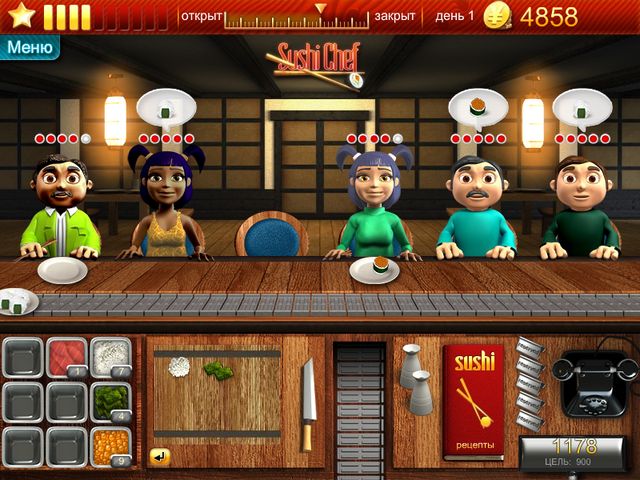Select the red tuna ingredient tray
Viewport: 640px width, 480px height.
pos(67,358)
